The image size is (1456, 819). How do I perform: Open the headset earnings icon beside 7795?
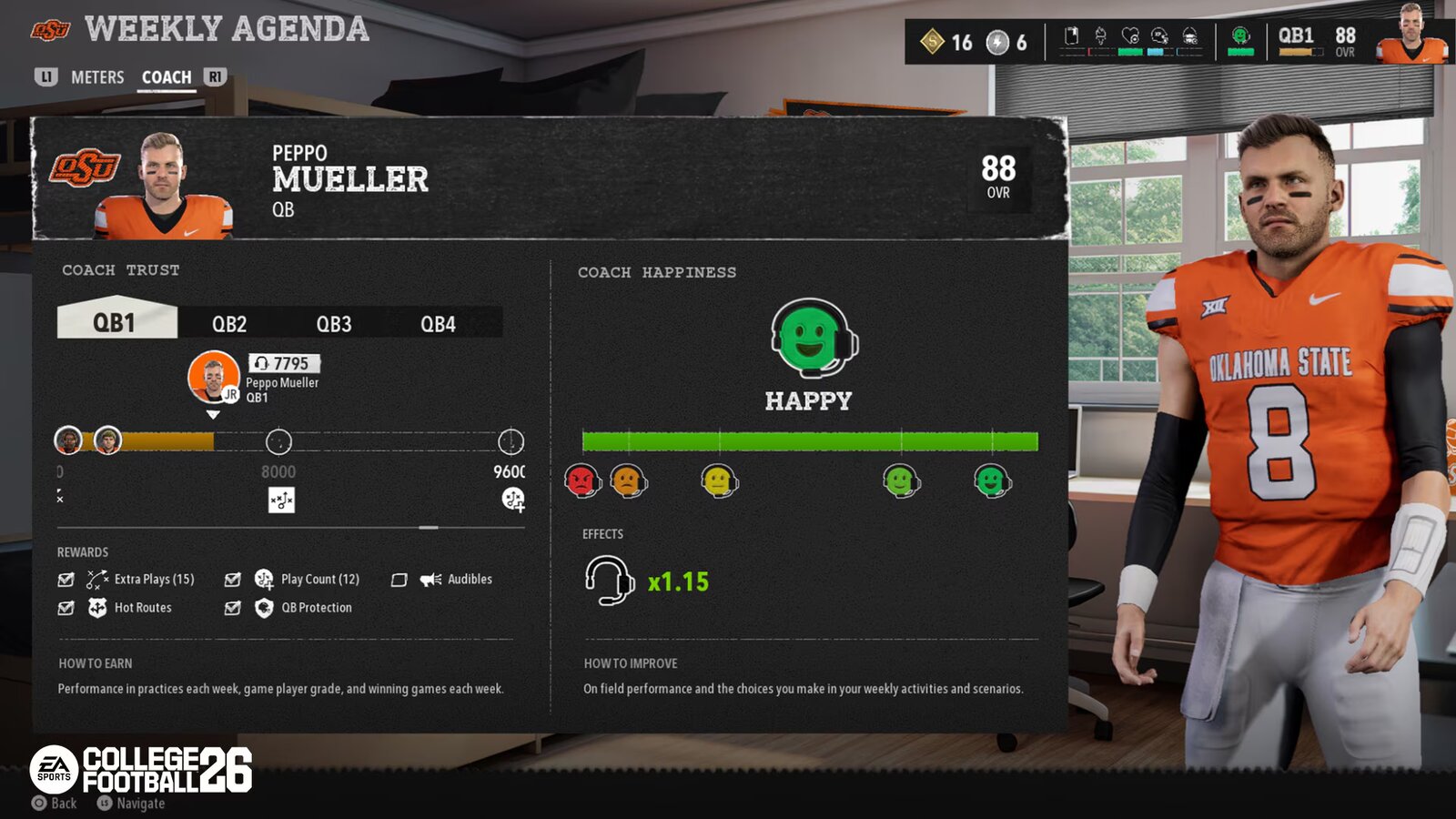tap(264, 363)
